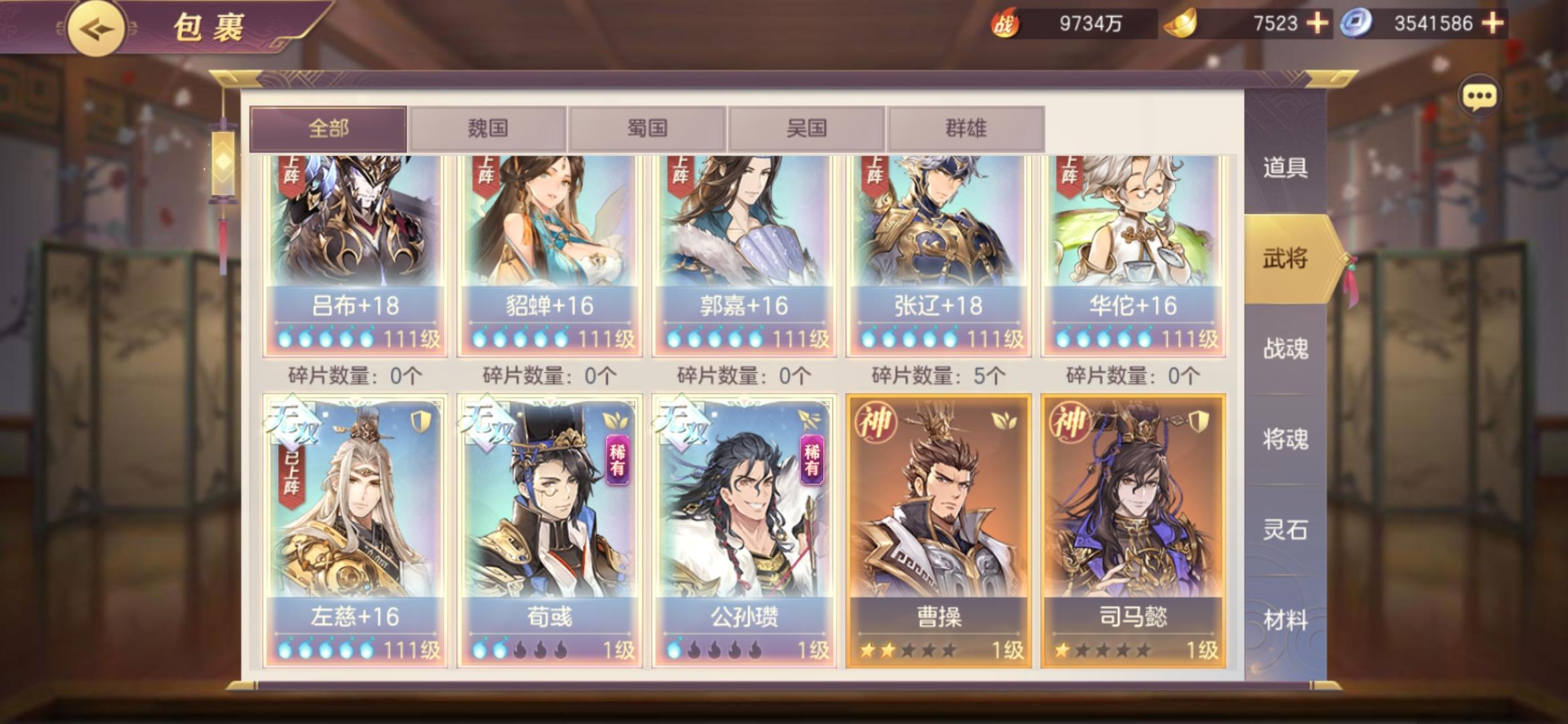This screenshot has height=724, width=1568.
Task: Open the 群雄 faction tab
Action: (966, 128)
